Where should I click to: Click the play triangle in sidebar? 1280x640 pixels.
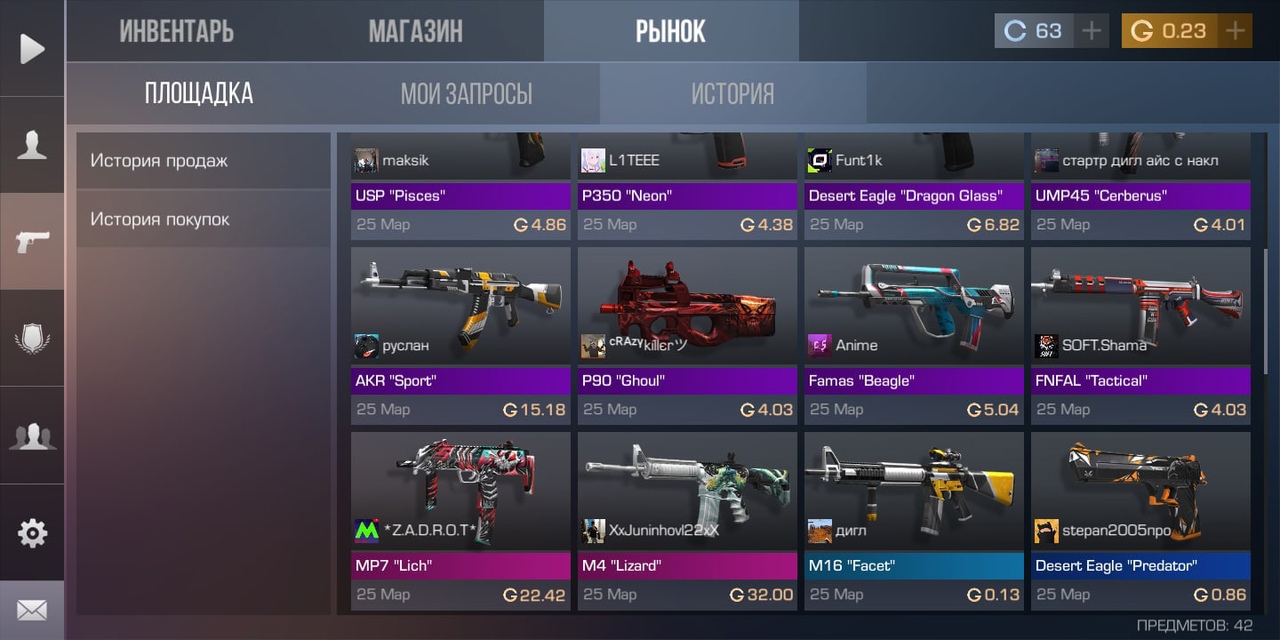click(x=32, y=48)
